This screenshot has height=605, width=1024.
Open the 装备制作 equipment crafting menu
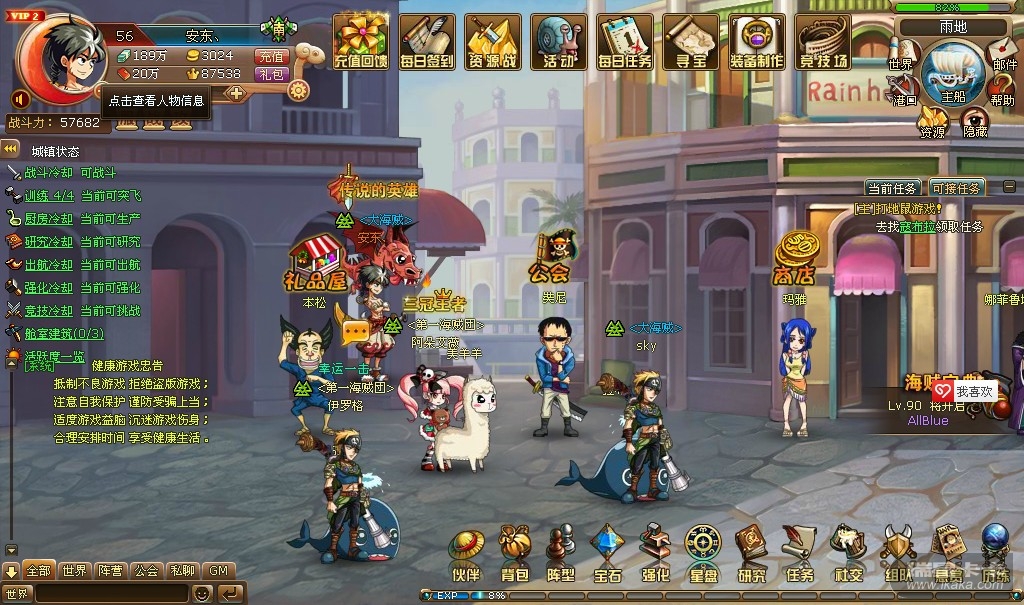[x=757, y=41]
